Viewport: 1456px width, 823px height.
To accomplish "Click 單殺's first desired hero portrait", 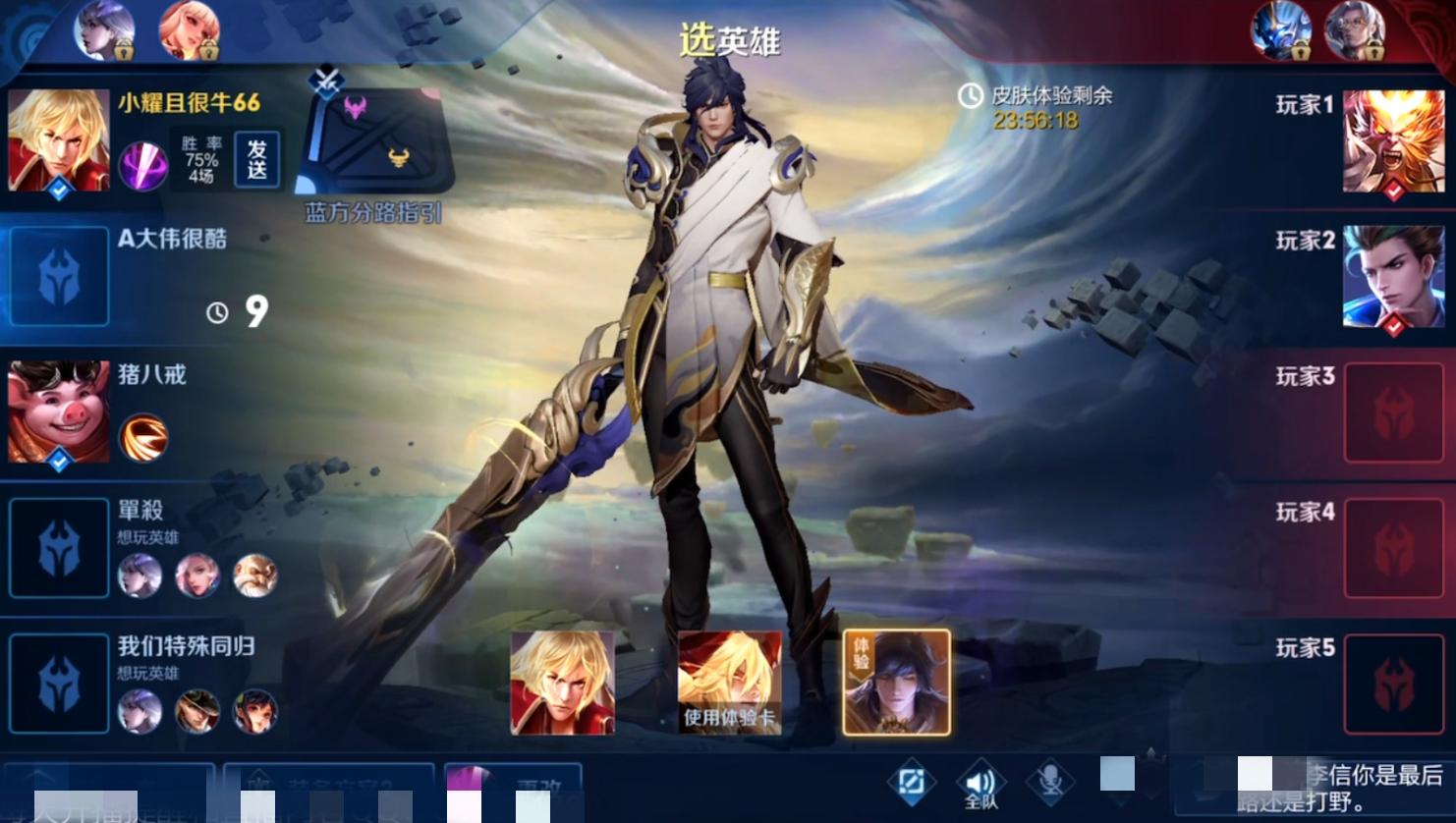I will (x=139, y=577).
